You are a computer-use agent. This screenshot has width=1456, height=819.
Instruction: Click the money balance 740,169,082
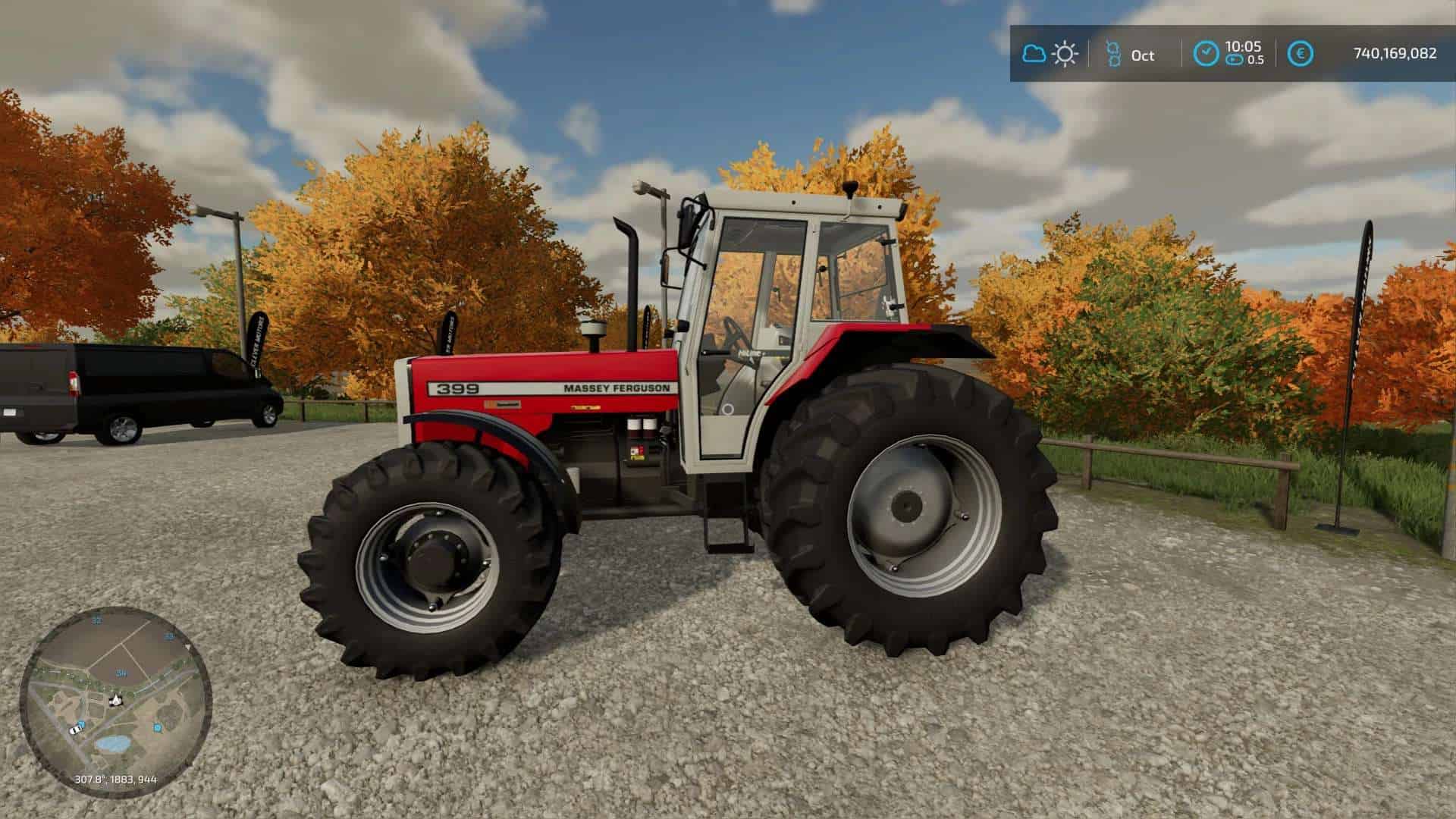click(x=1395, y=53)
